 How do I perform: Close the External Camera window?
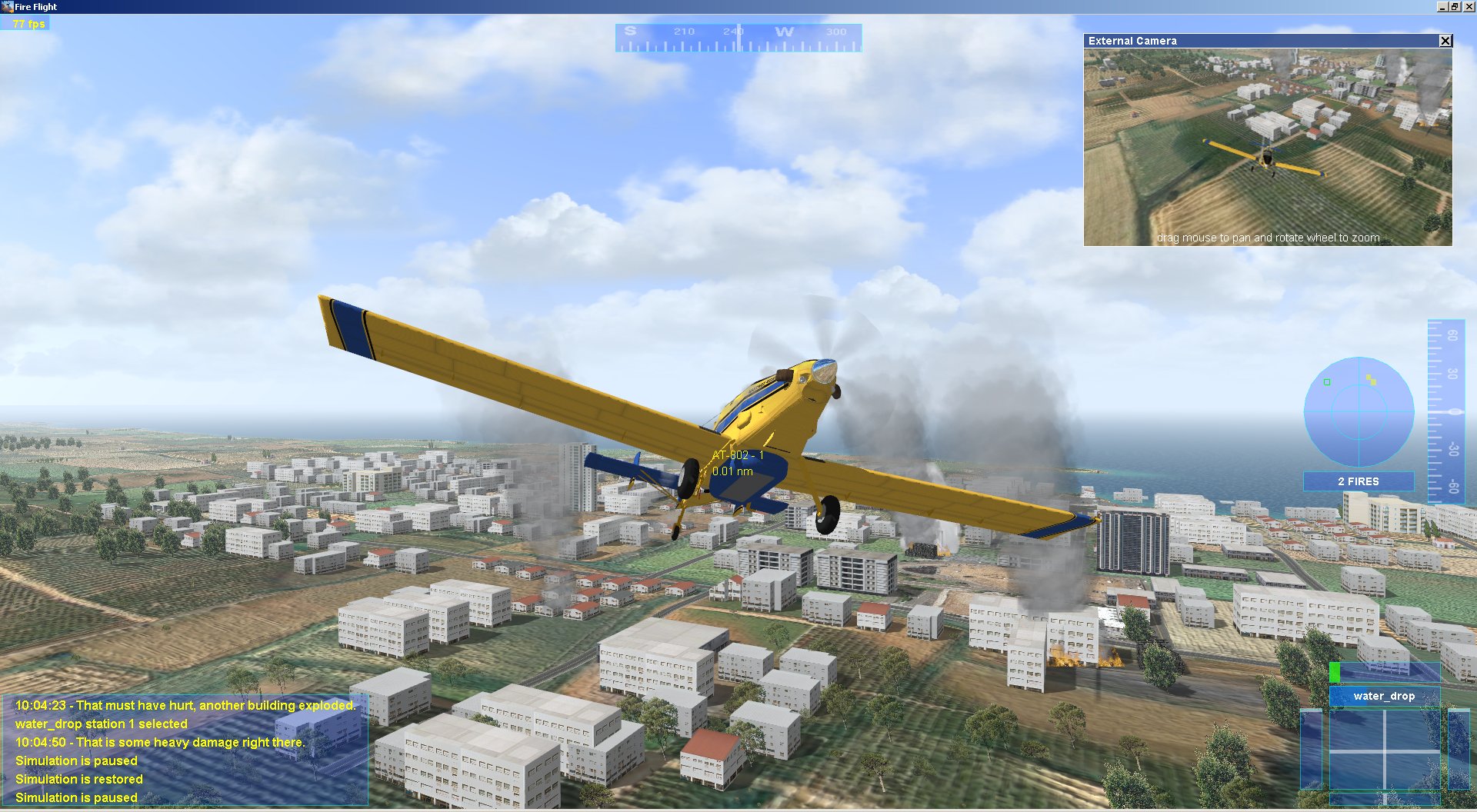[1444, 40]
